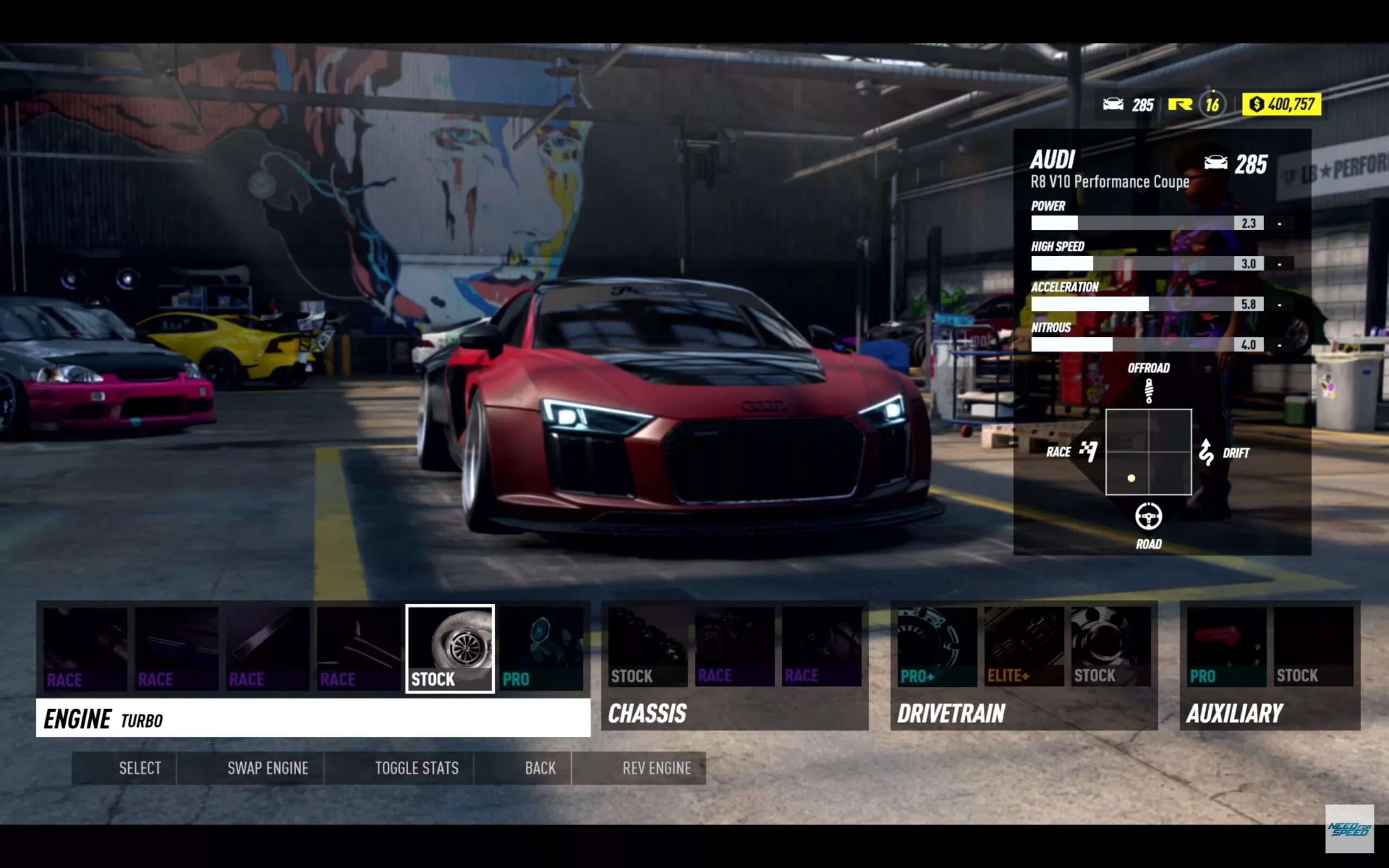Open the Swap Engine option
1389x868 pixels.
(x=267, y=768)
